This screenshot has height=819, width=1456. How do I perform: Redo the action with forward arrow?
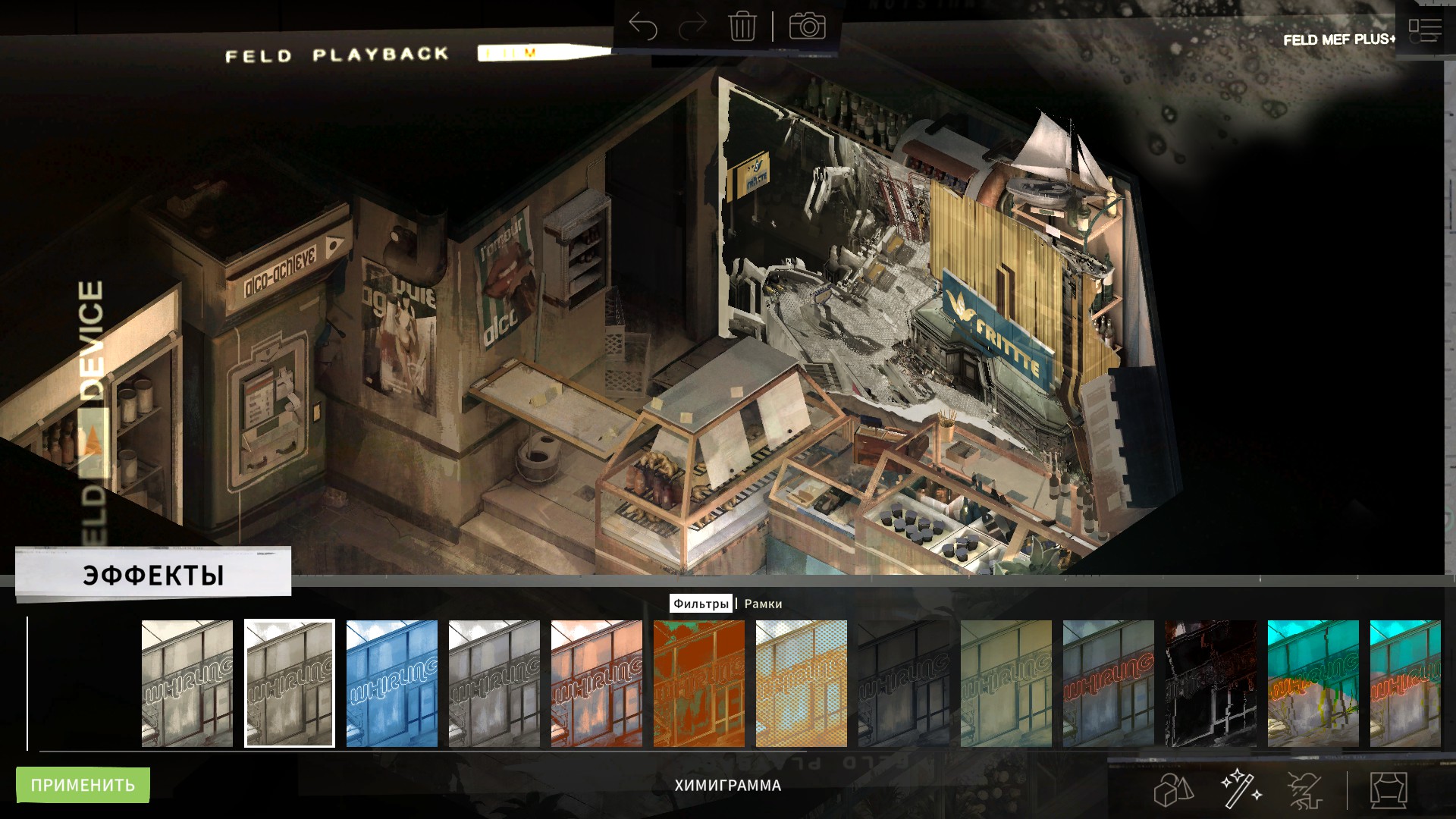pos(692,27)
